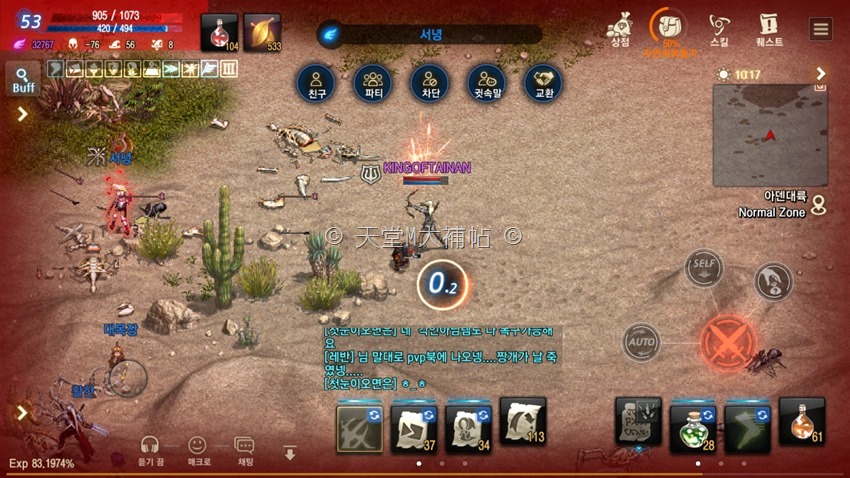
Task: Open the 스킬 skills menu
Action: (719, 28)
